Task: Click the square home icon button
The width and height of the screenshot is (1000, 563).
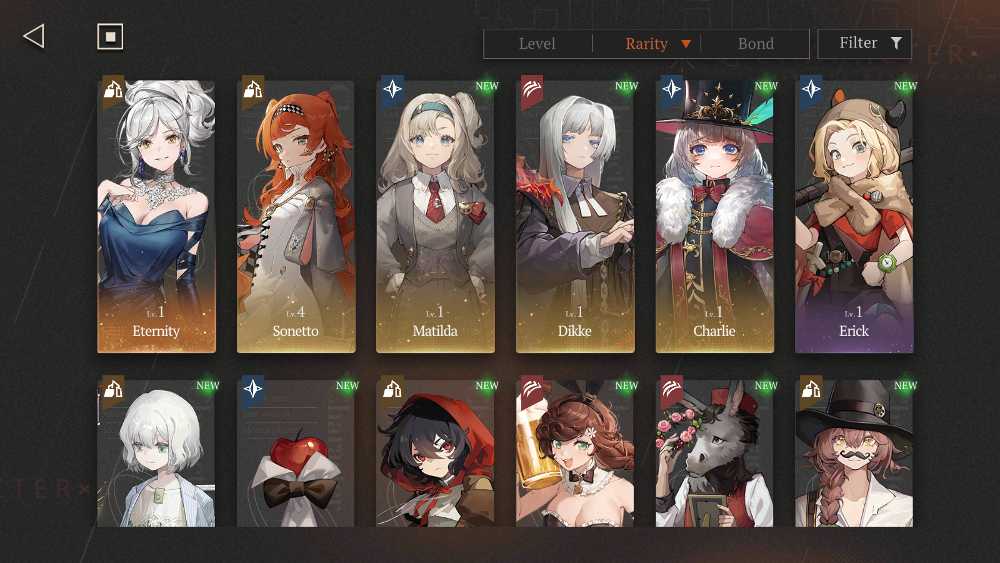Action: point(110,37)
